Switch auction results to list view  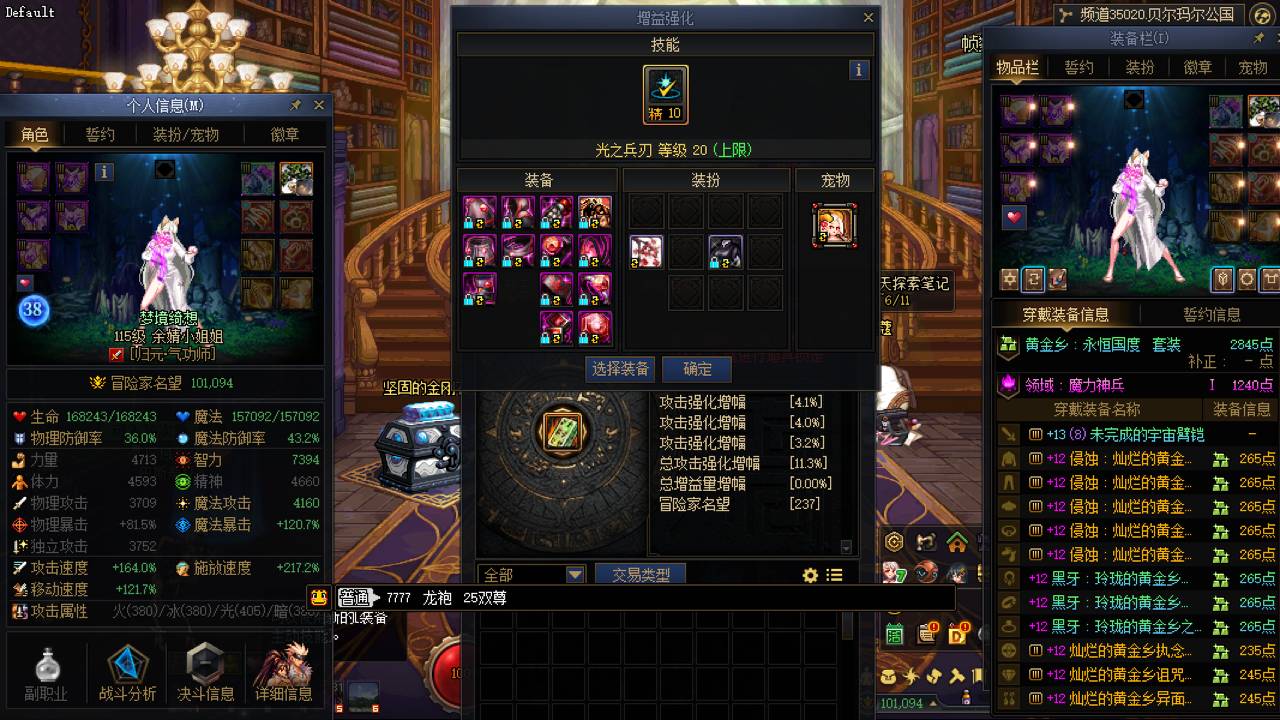click(833, 575)
